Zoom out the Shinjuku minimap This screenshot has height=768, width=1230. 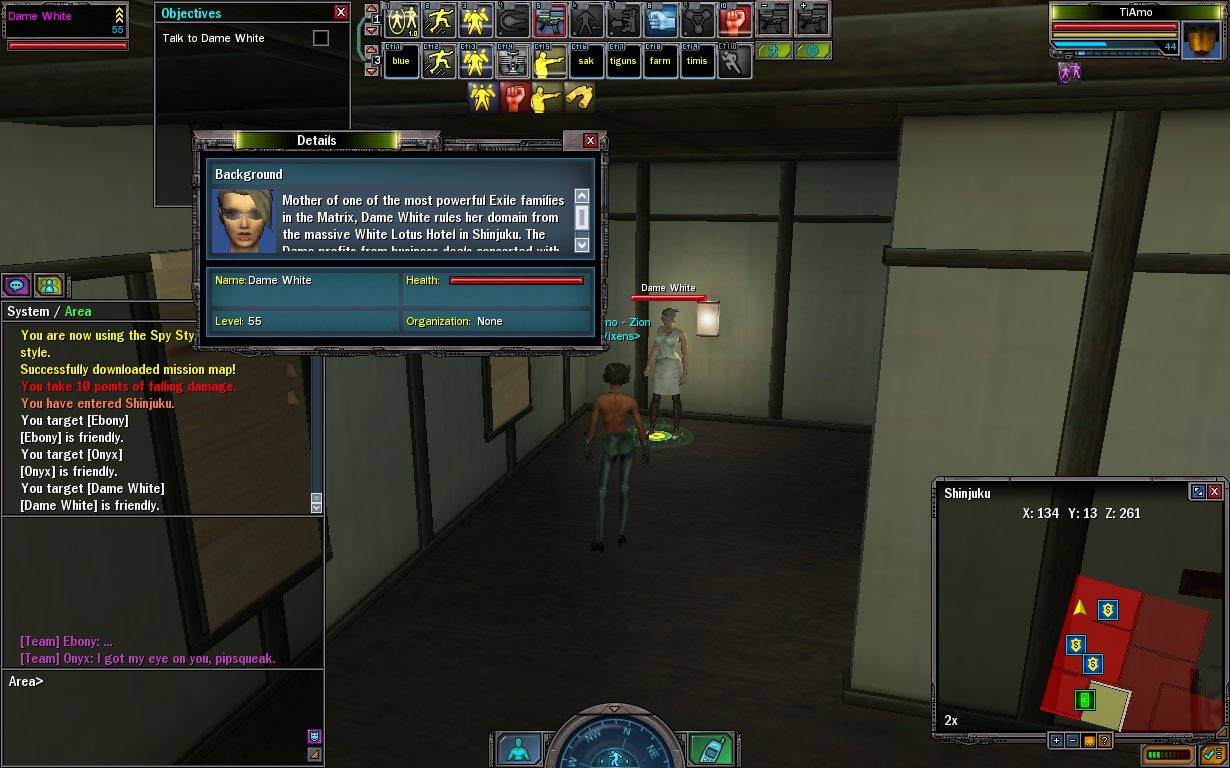coord(1072,741)
